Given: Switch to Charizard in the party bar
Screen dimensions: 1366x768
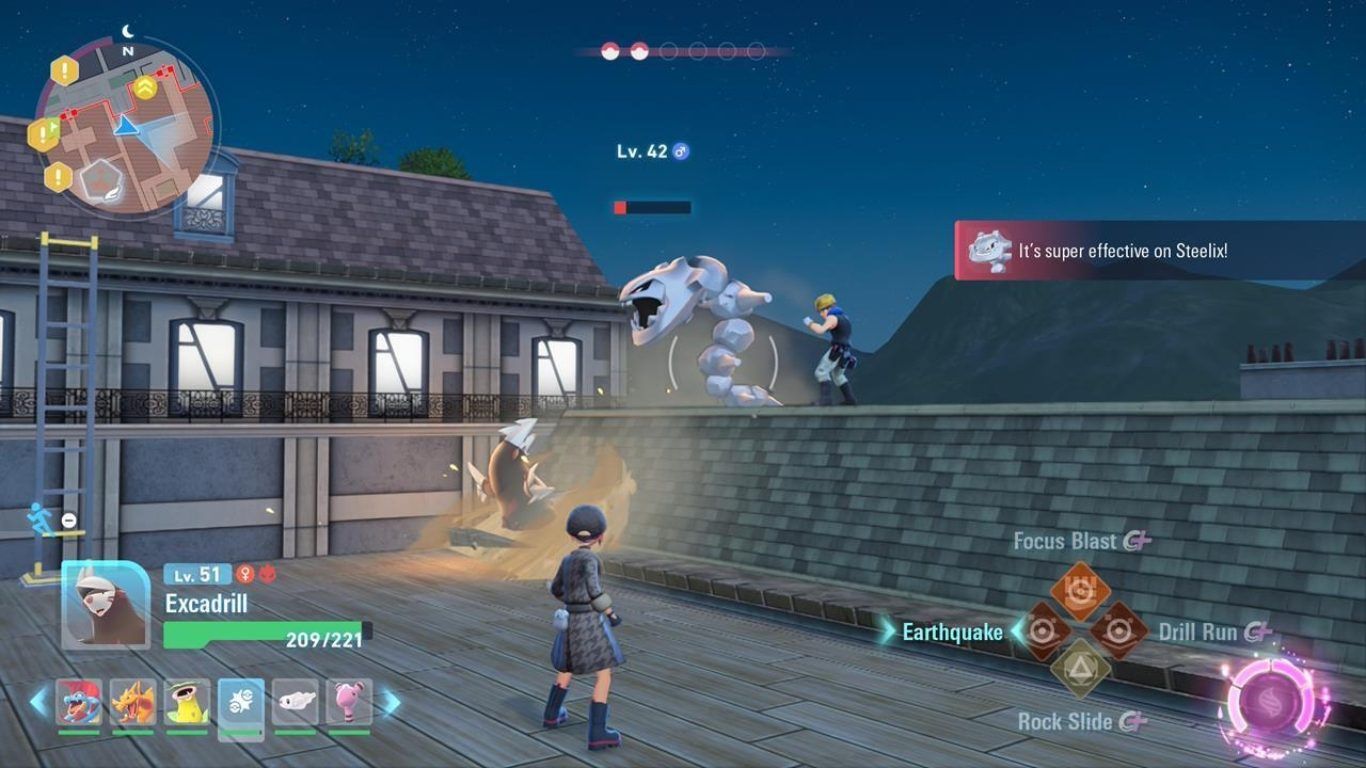Looking at the screenshot, I should [x=133, y=703].
